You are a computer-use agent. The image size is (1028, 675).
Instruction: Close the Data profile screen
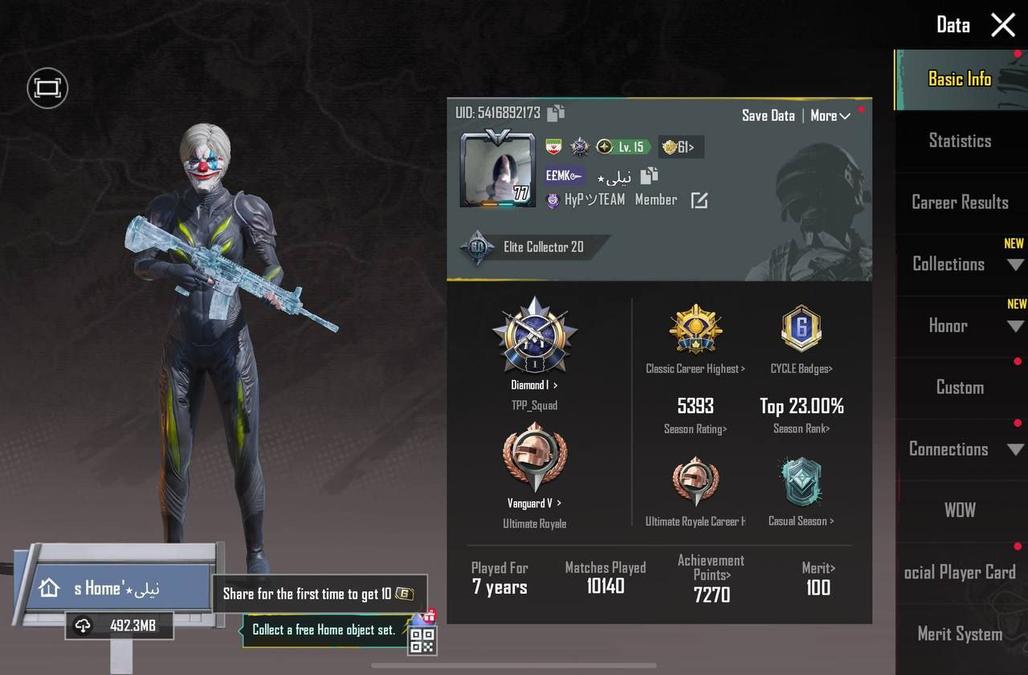click(1003, 25)
